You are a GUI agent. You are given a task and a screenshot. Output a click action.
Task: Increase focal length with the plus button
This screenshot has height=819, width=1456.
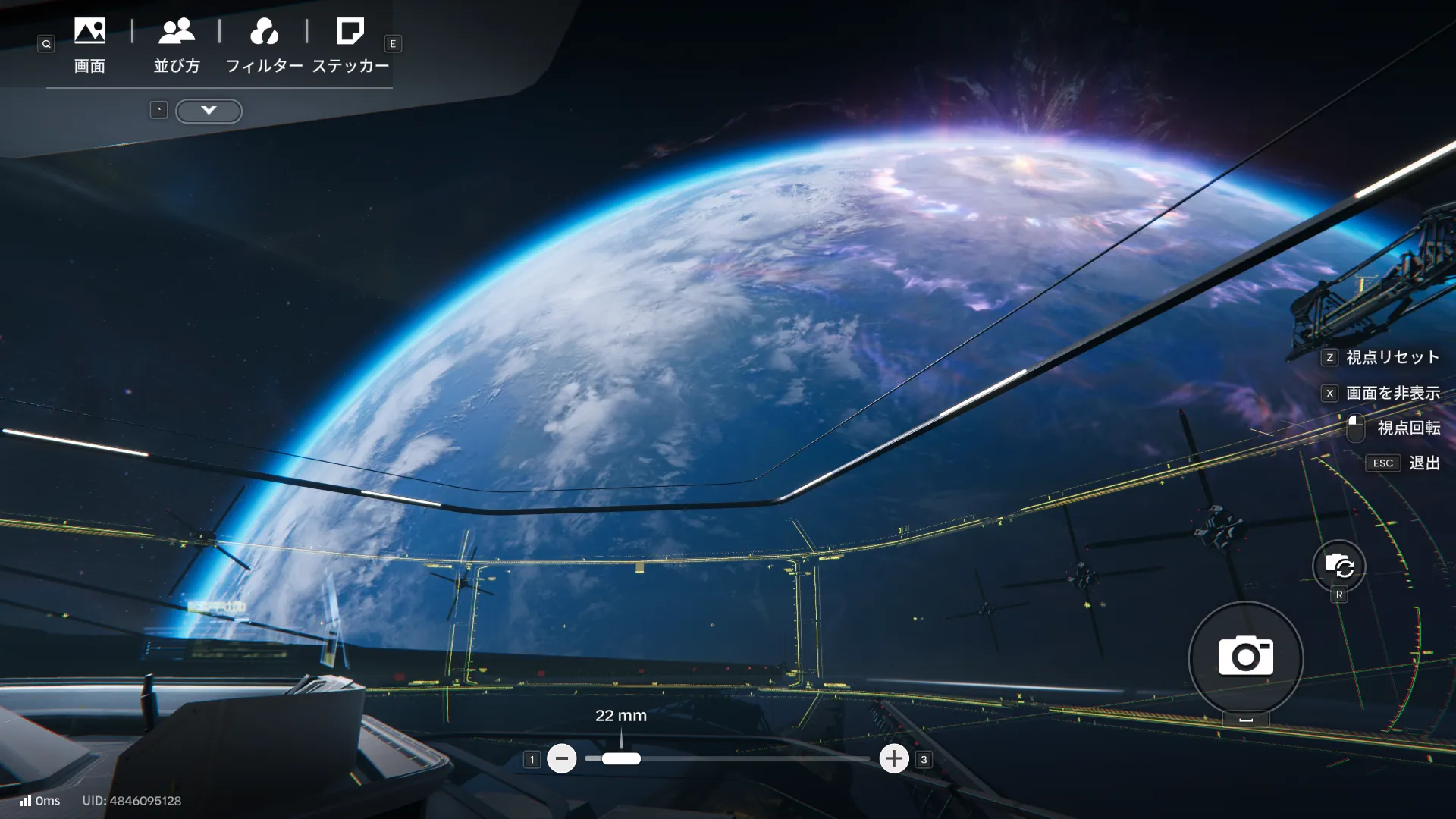point(894,758)
